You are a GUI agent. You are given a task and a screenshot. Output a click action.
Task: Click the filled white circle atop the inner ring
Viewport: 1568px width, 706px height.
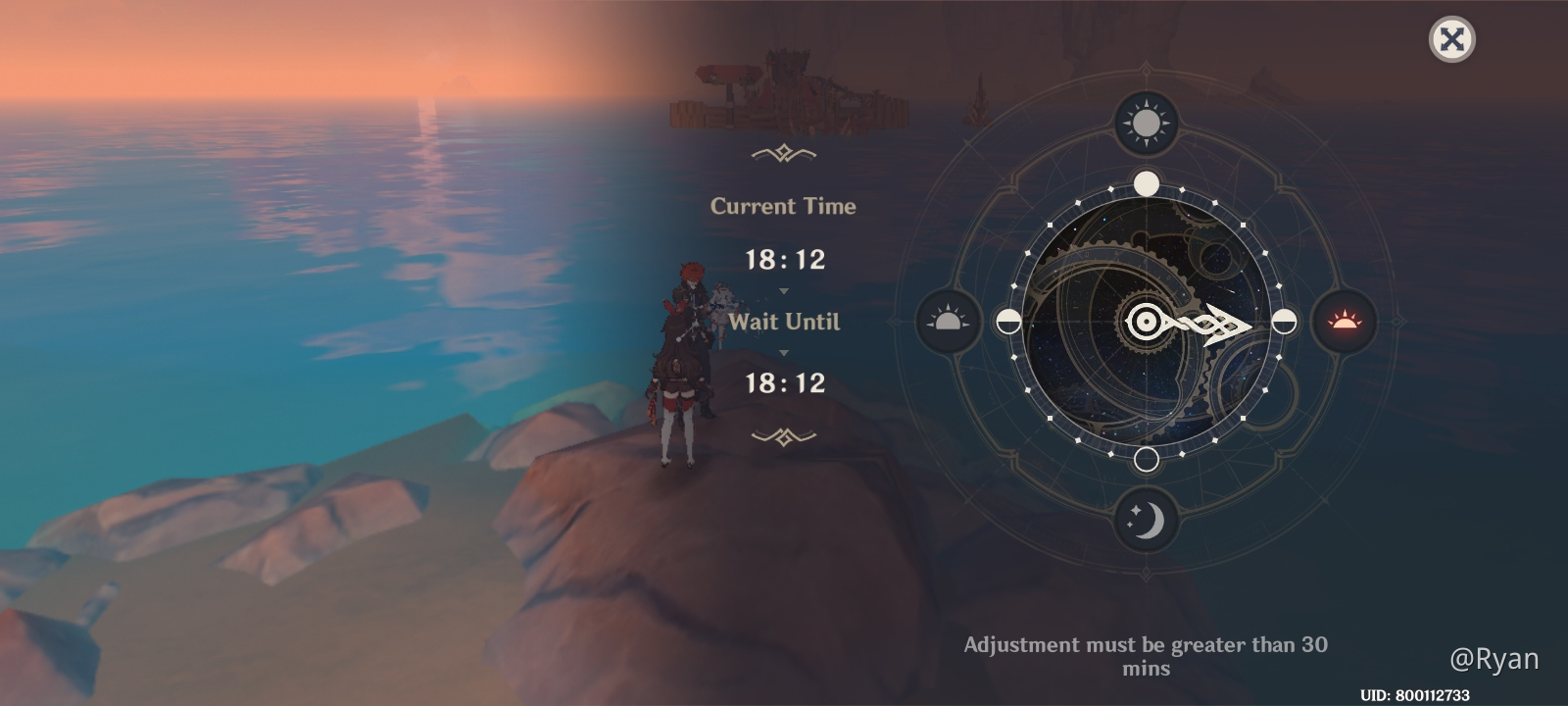pyautogui.click(x=1147, y=182)
